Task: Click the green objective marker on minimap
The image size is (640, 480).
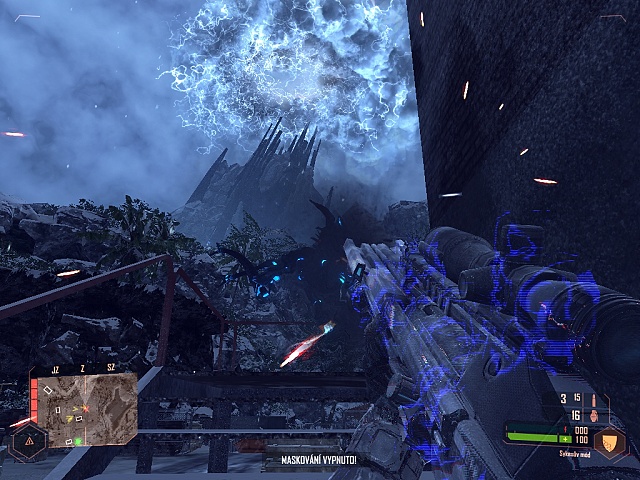Action: click(77, 441)
